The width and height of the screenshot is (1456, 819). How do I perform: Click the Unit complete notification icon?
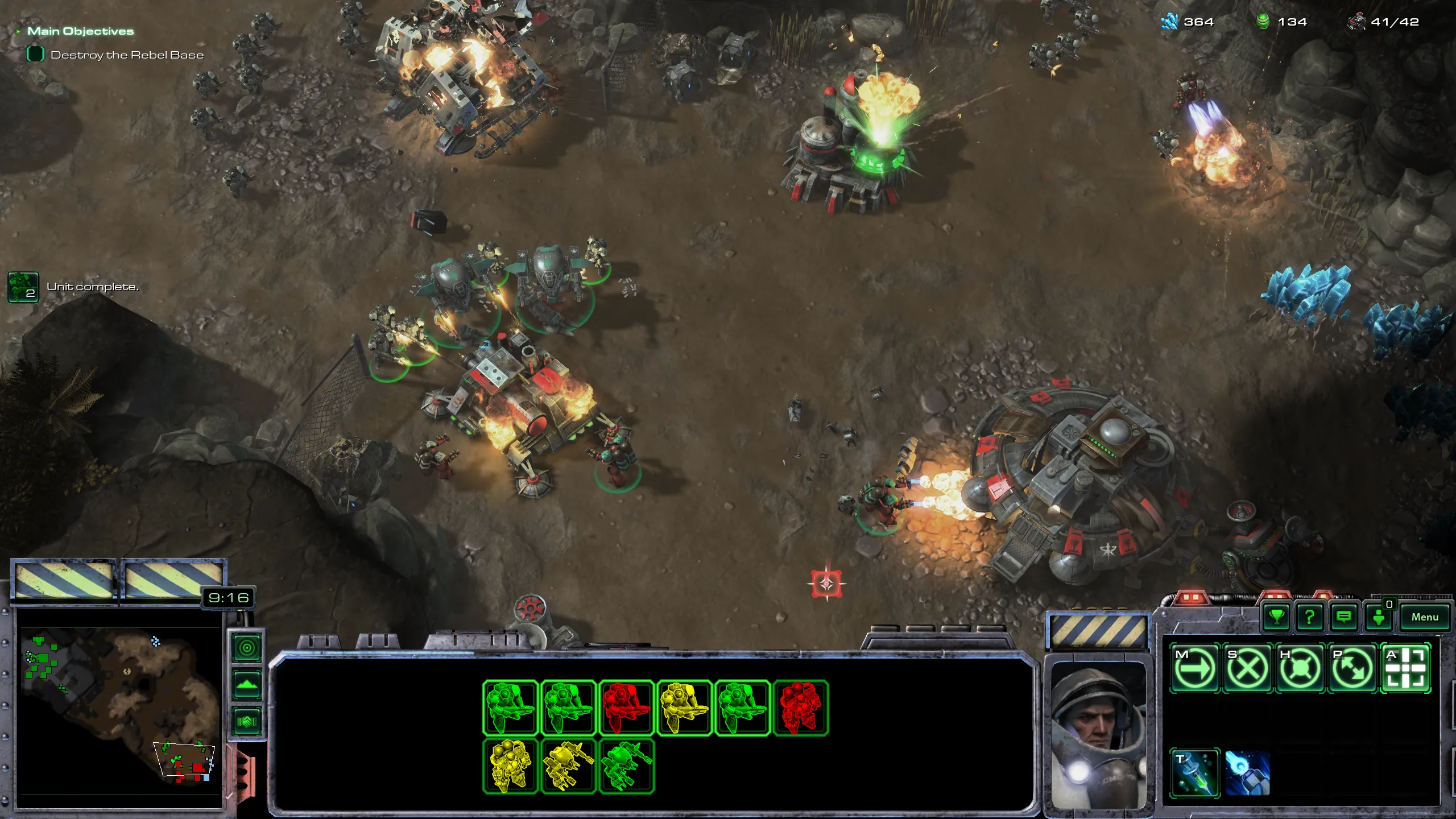pos(23,287)
